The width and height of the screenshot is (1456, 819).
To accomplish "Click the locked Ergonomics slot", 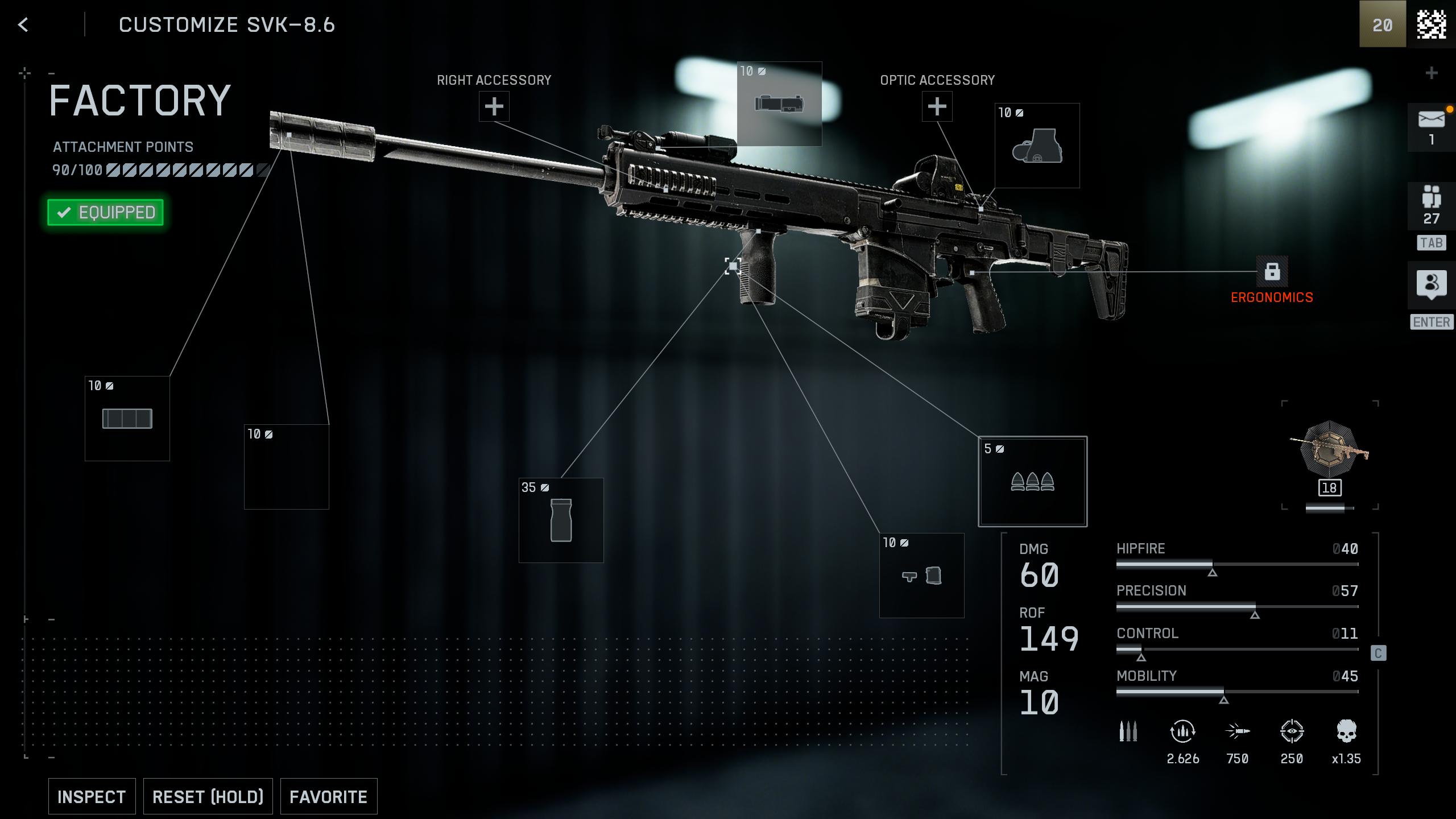I will click(1272, 272).
